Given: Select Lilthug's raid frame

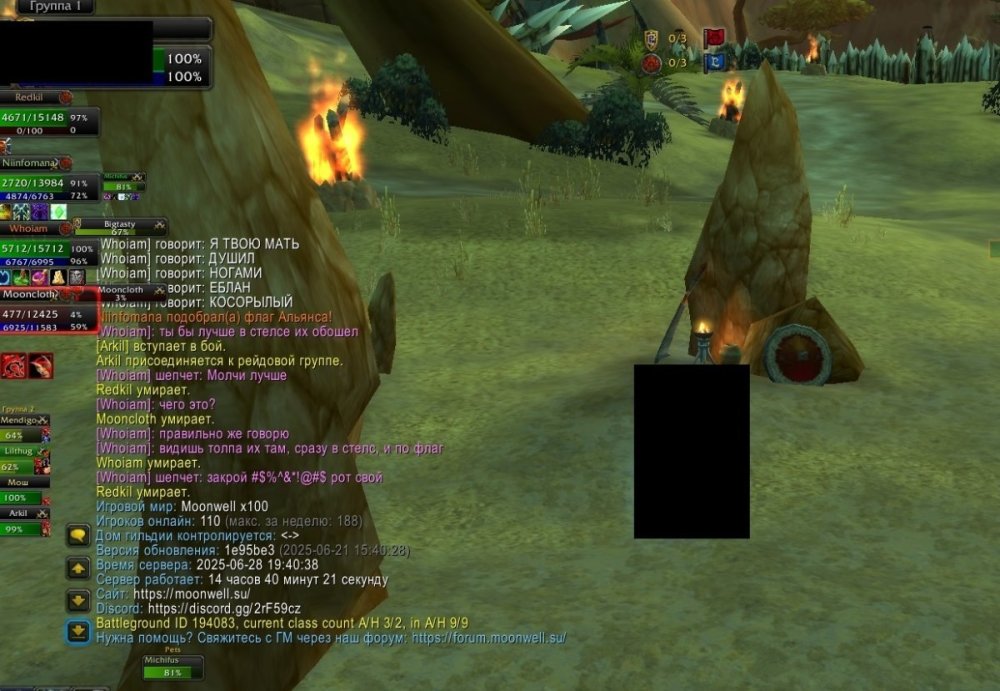Looking at the screenshot, I should (25, 460).
